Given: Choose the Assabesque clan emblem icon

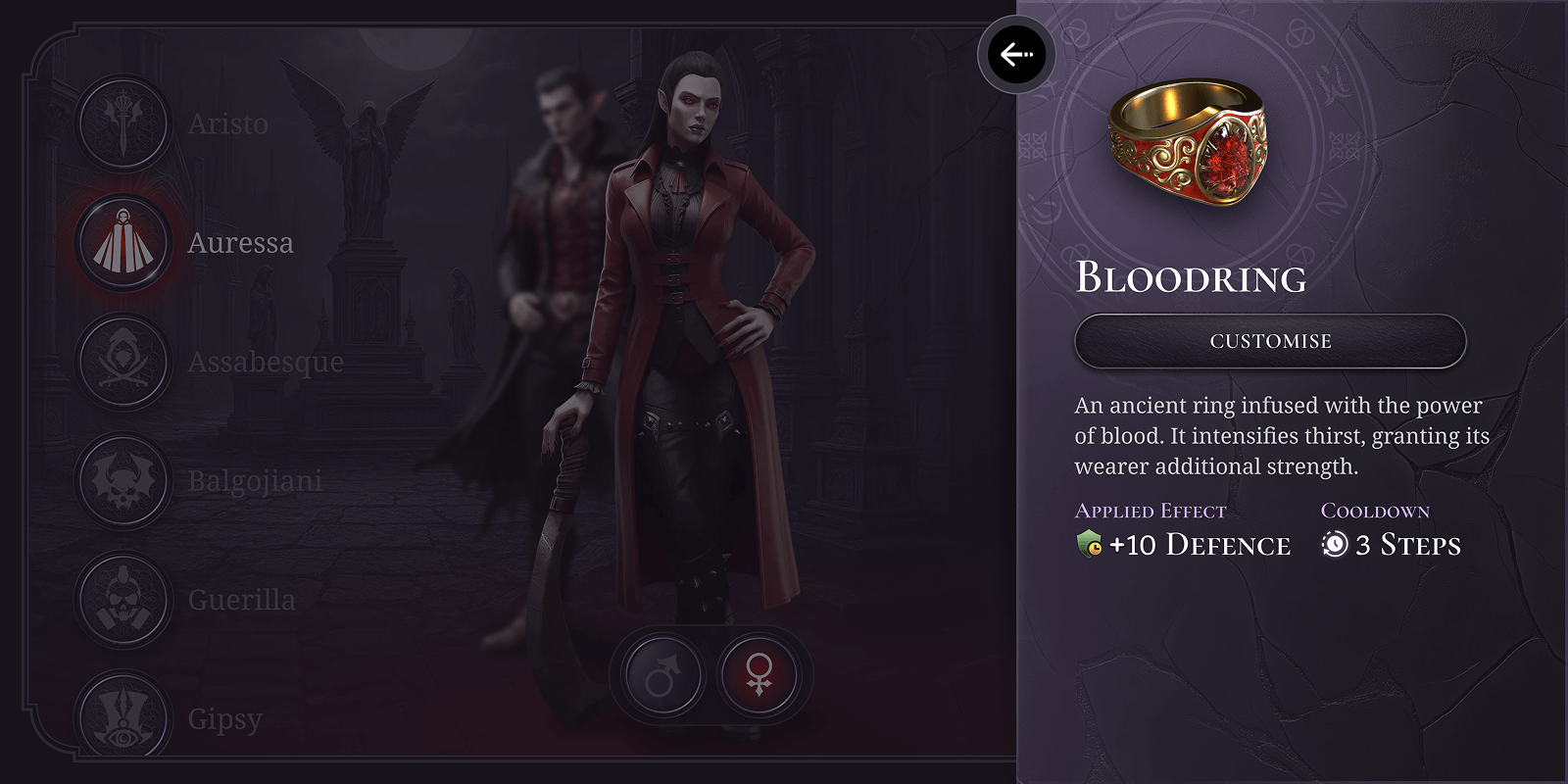Looking at the screenshot, I should 122,362.
